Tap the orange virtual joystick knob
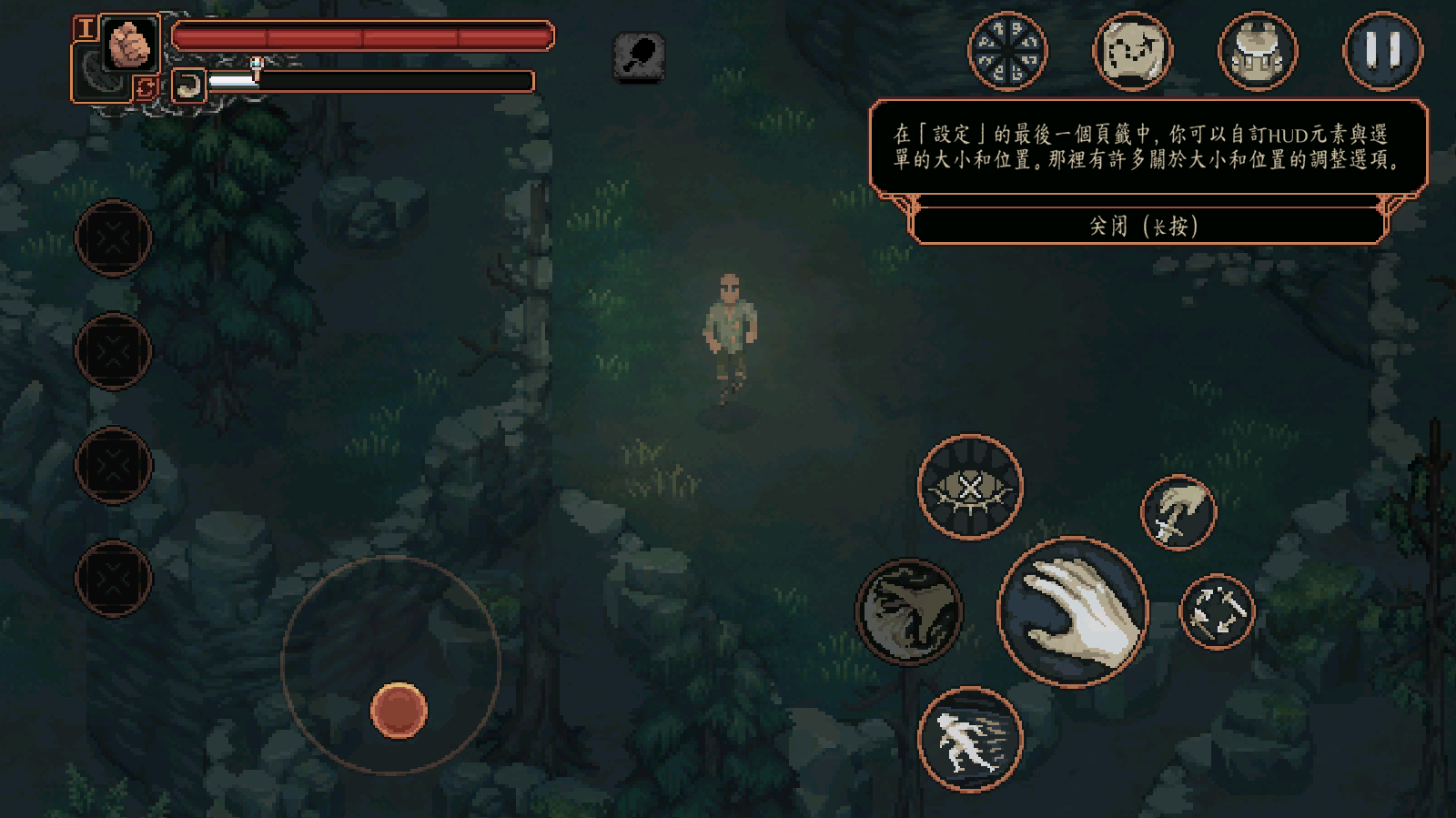1456x818 pixels. click(399, 710)
